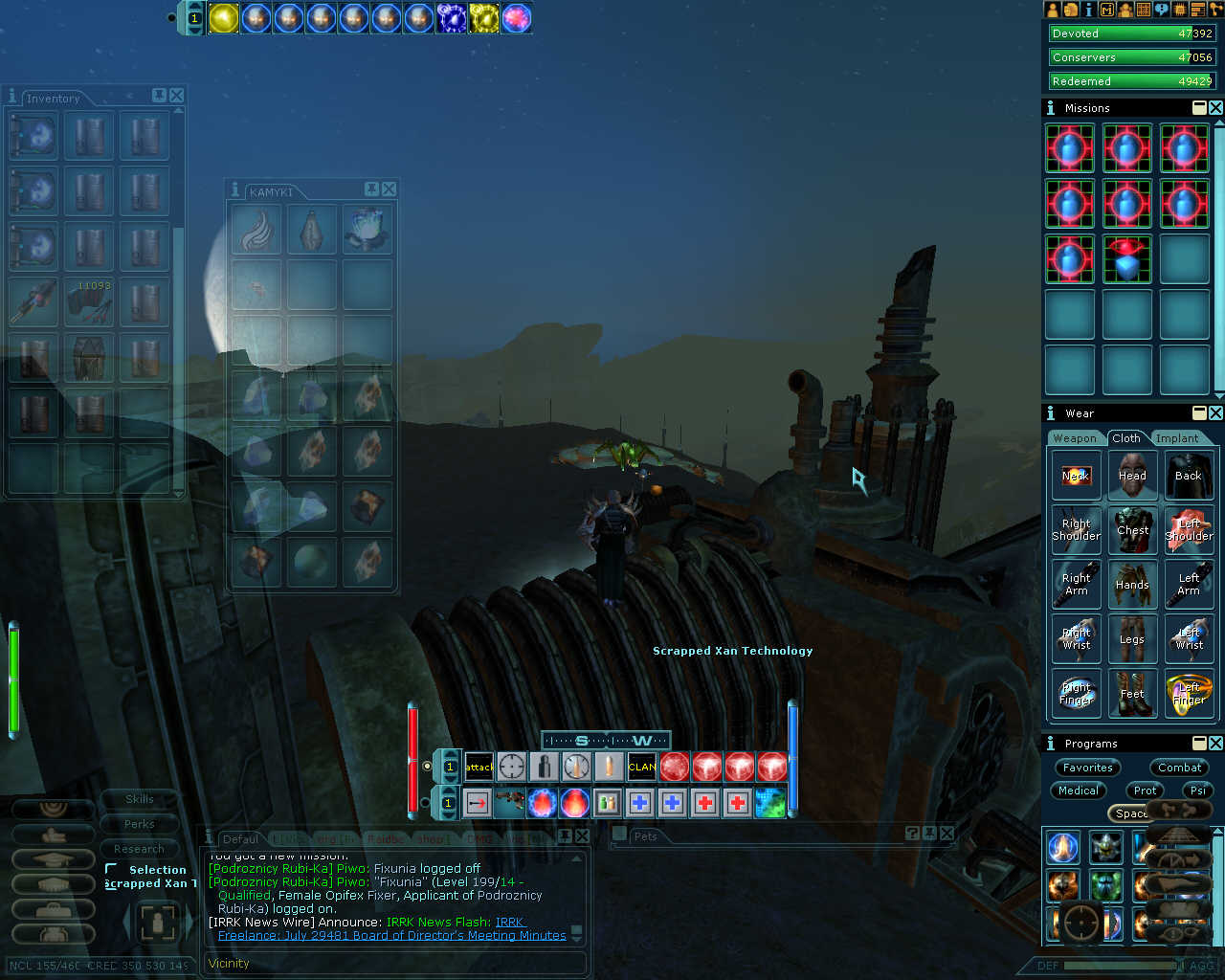Click the Left Finger ring slot

pyautogui.click(x=1189, y=694)
